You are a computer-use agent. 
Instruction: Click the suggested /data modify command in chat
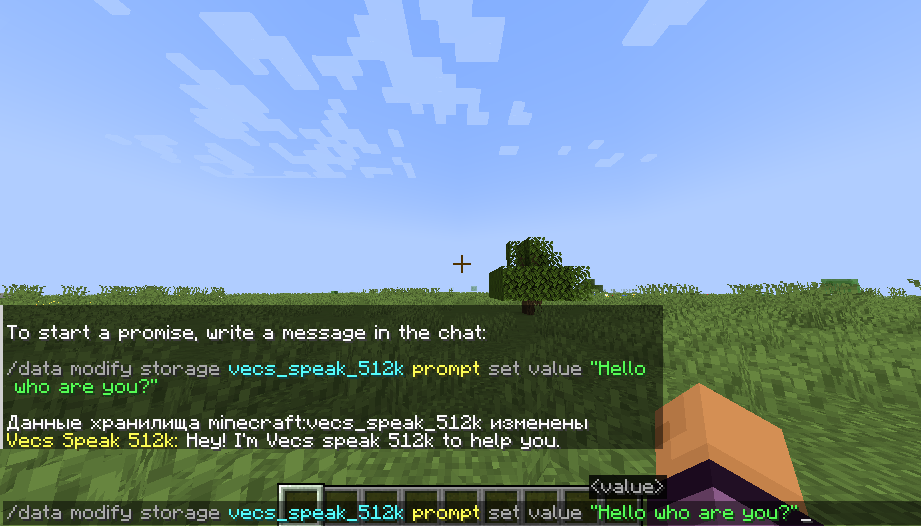325,369
